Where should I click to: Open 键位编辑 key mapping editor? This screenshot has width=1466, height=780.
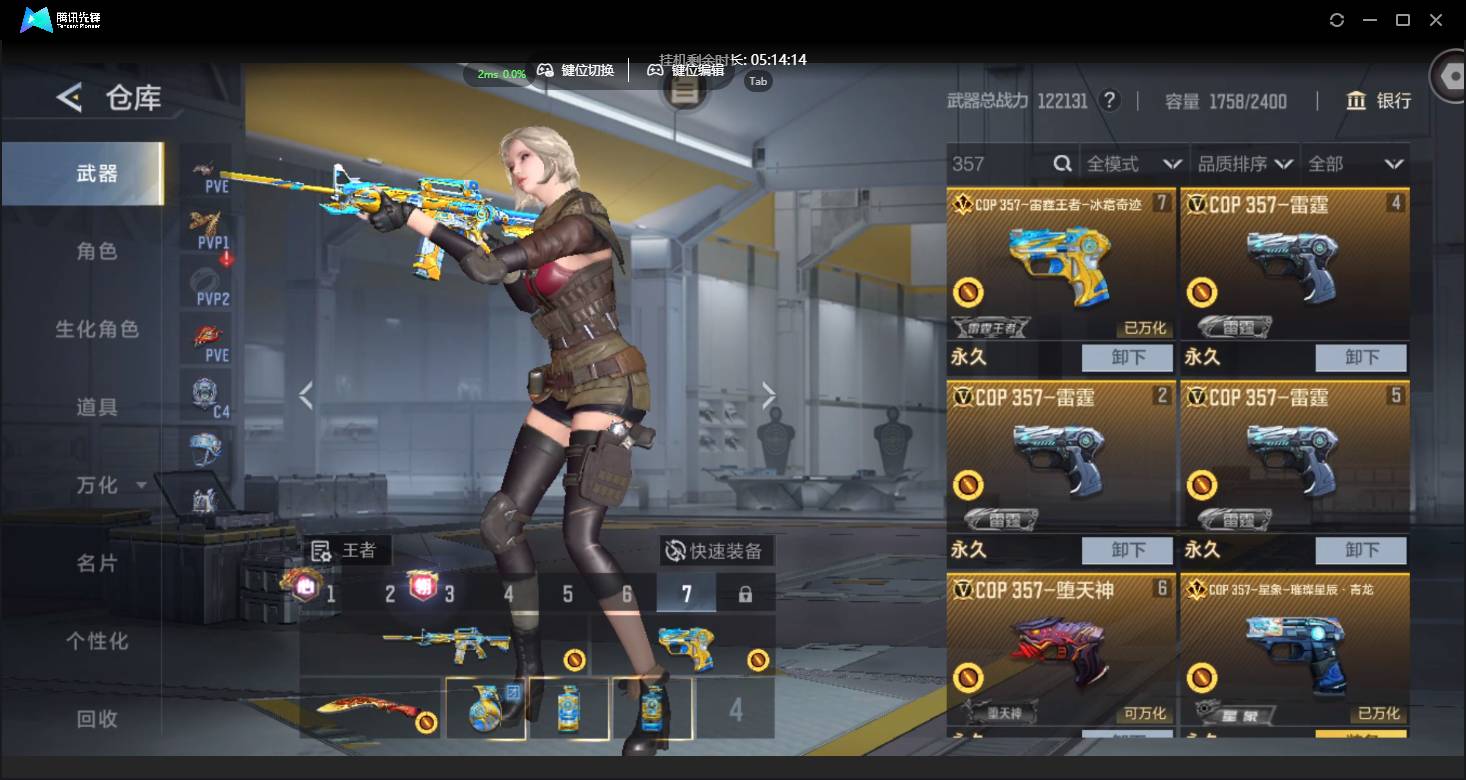click(687, 70)
